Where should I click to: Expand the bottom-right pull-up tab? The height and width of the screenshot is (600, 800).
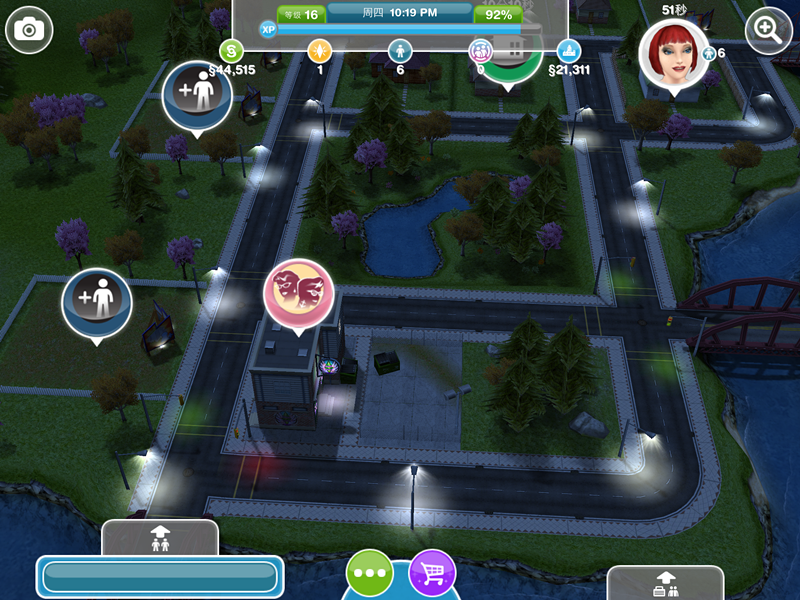[x=665, y=582]
